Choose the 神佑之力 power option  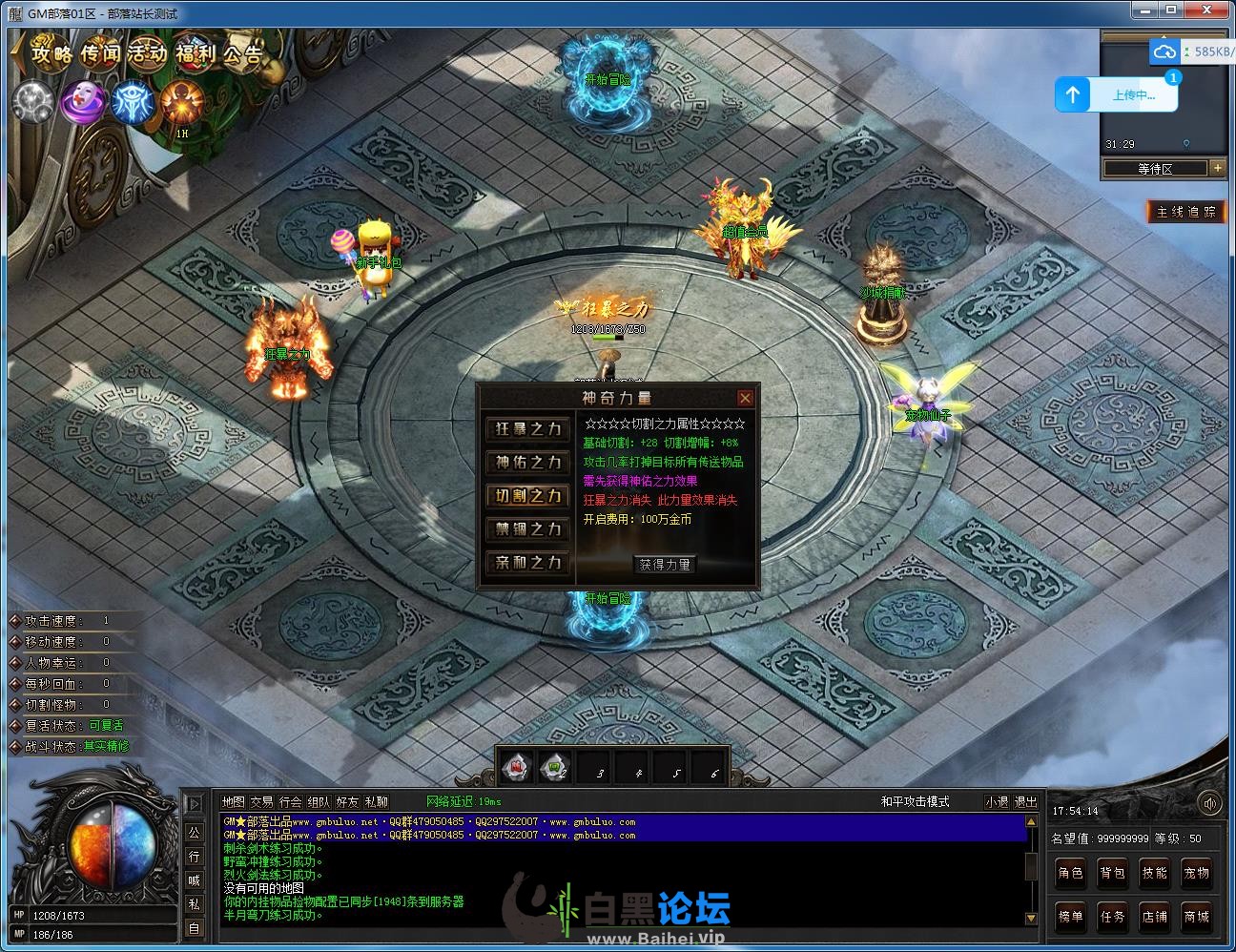[528, 463]
